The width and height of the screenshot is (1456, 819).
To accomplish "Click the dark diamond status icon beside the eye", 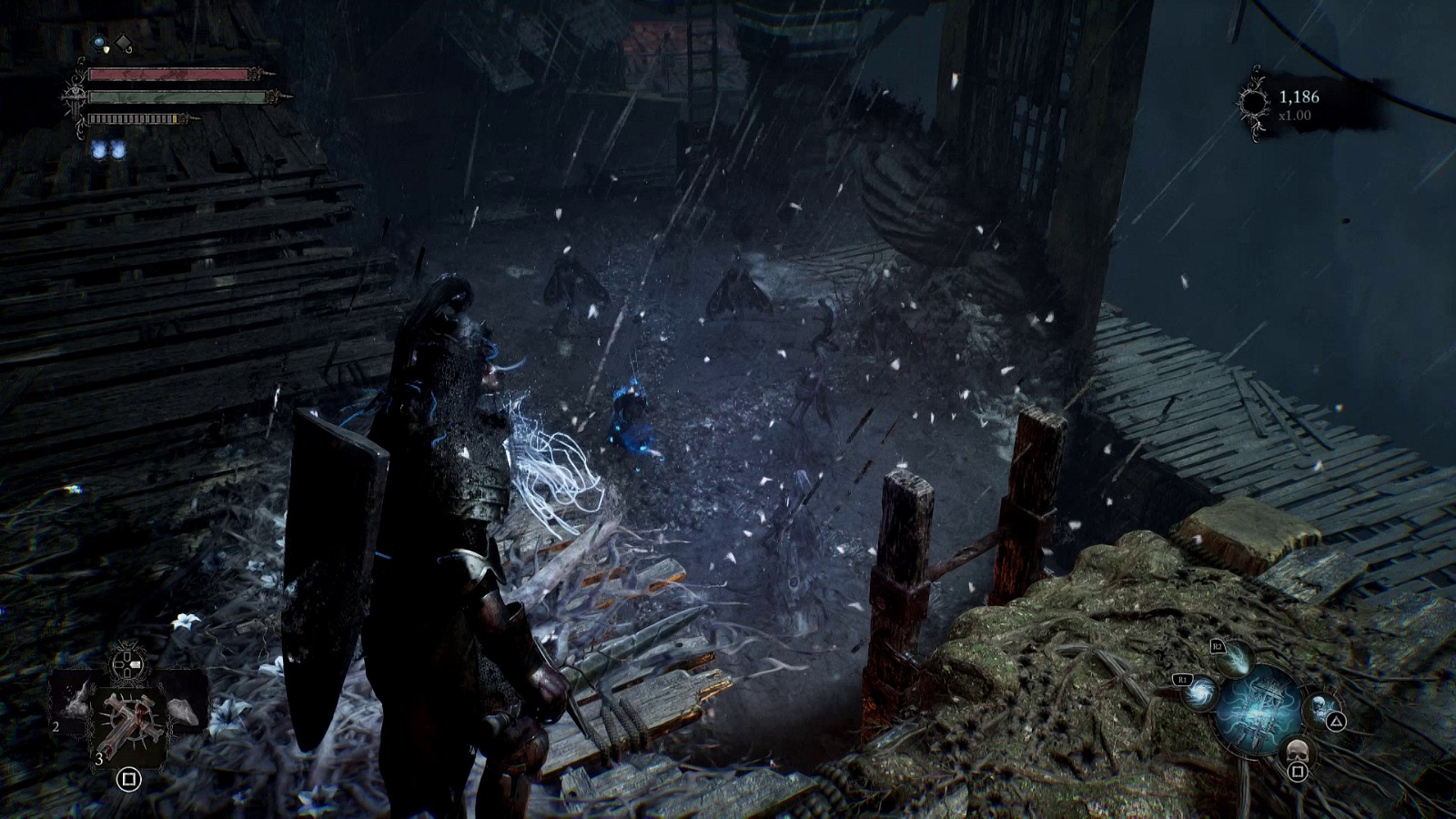I will point(124,42).
